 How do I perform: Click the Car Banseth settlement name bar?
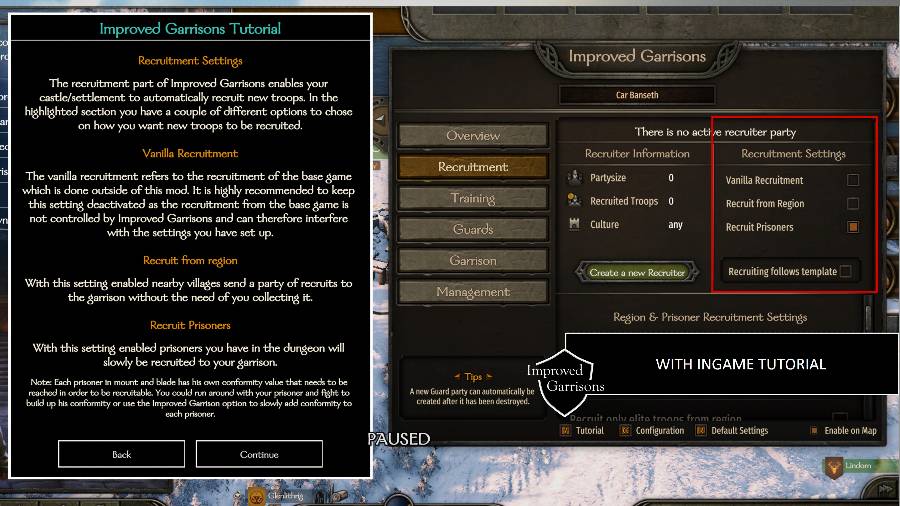(636, 96)
